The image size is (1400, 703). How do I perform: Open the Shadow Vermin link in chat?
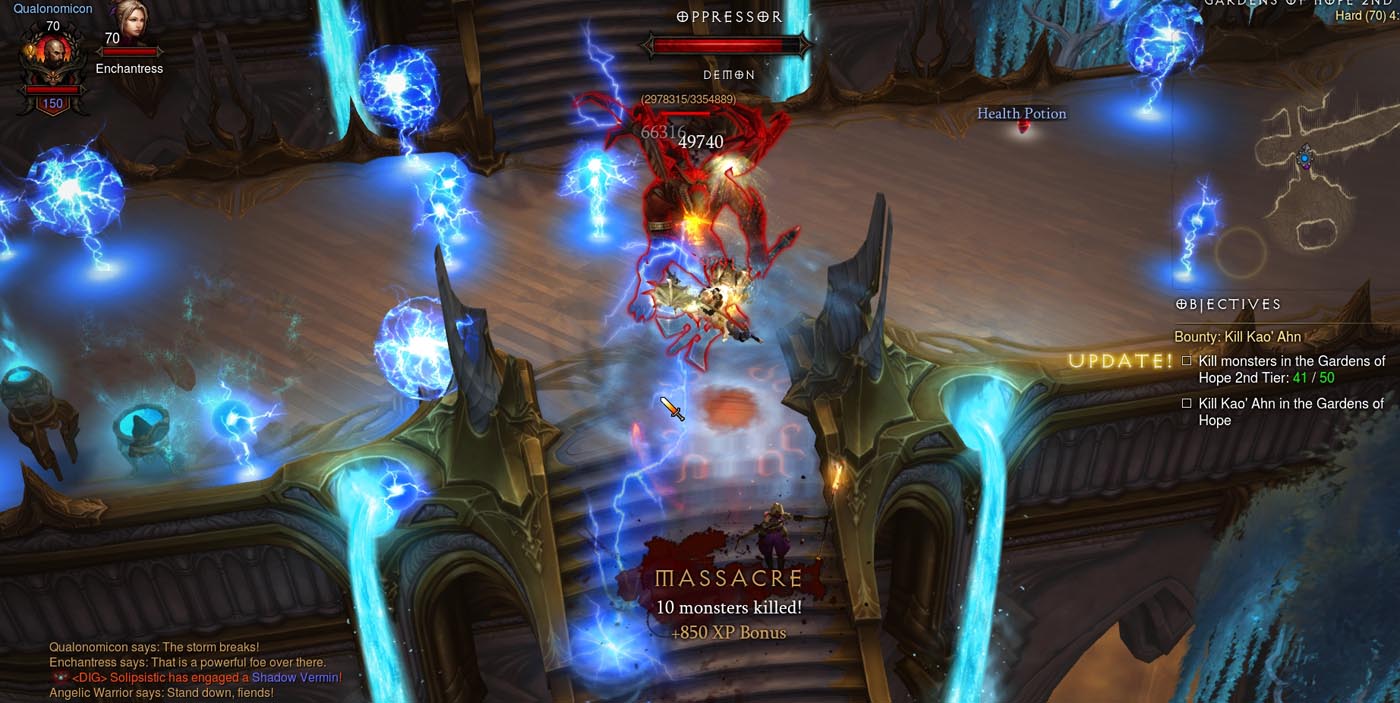pyautogui.click(x=295, y=678)
